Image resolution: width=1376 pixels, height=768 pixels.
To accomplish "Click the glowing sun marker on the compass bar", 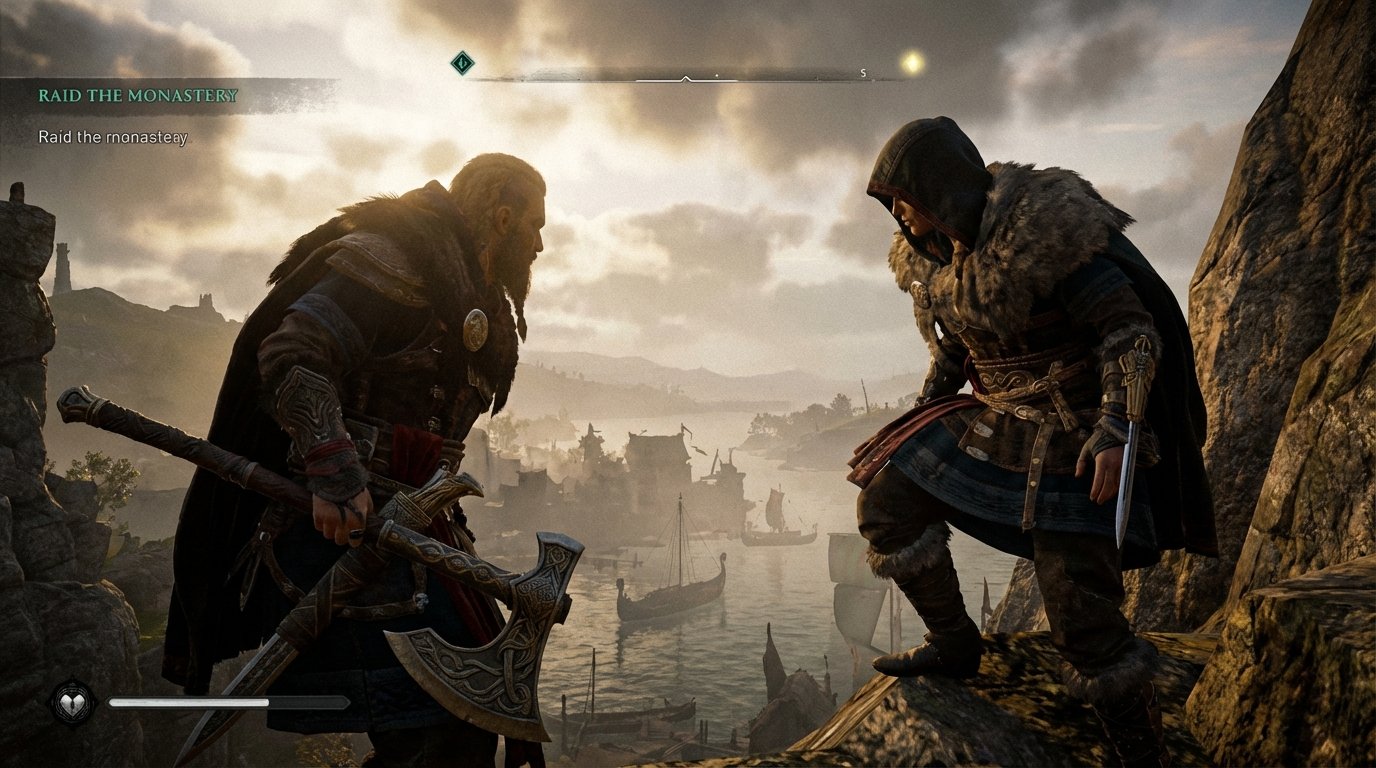I will pyautogui.click(x=910, y=62).
